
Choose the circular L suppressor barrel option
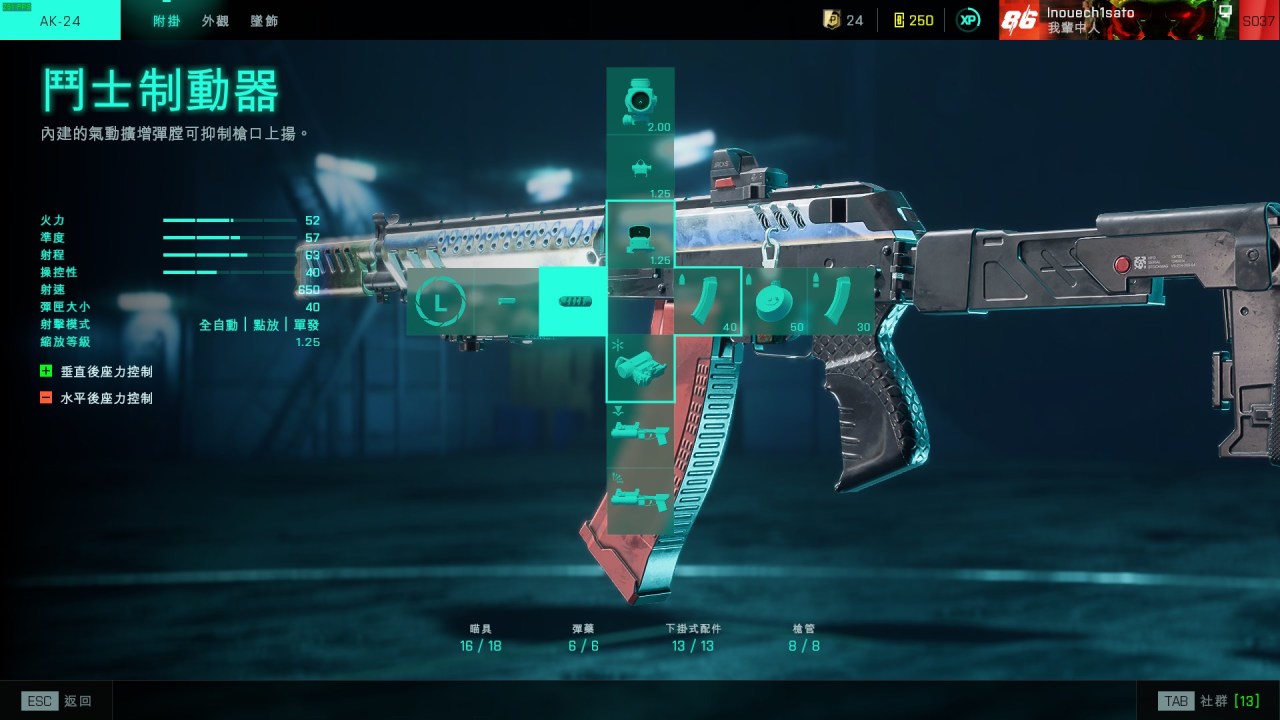tap(440, 301)
